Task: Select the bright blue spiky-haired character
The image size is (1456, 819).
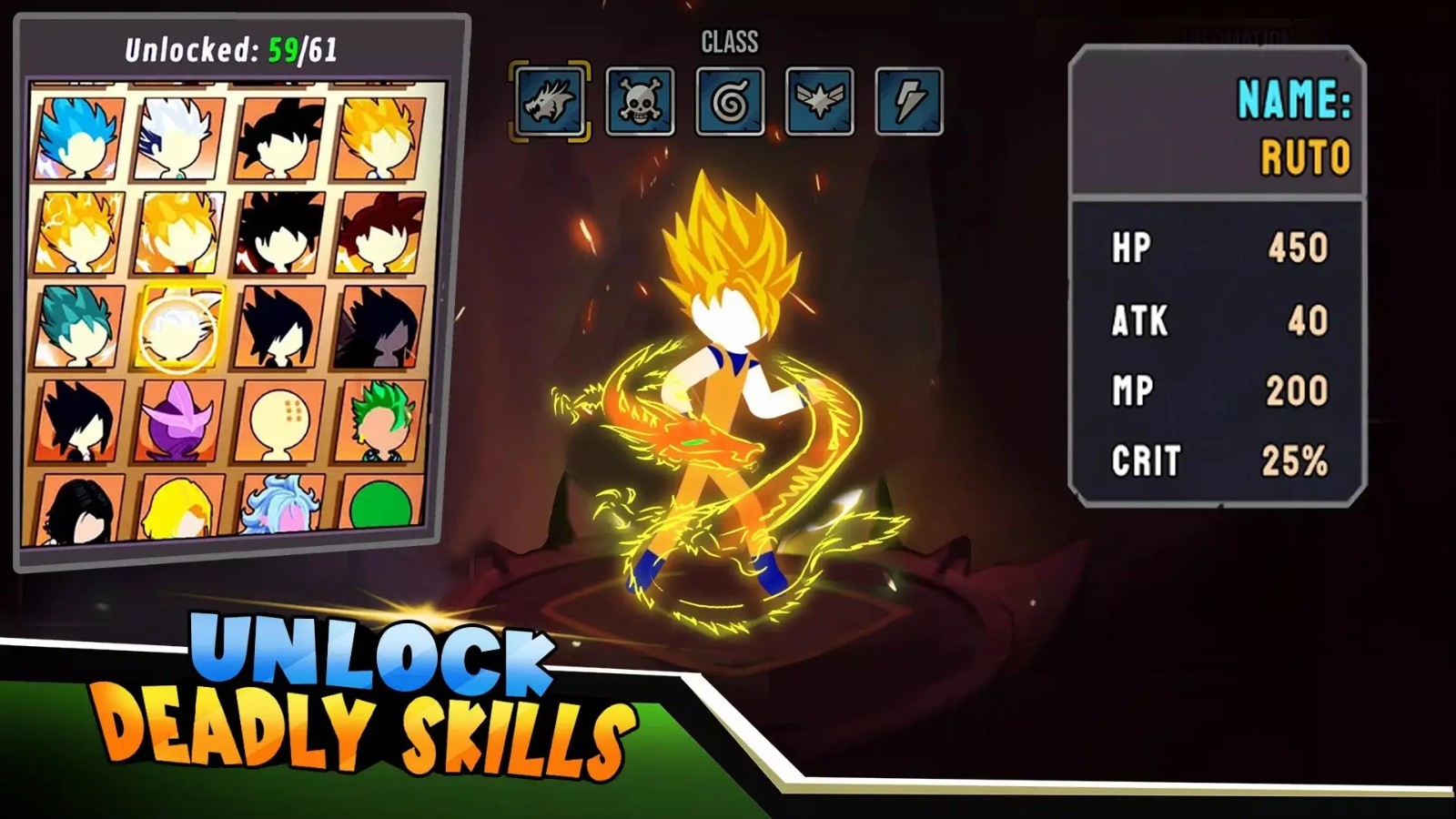Action: click(79, 138)
